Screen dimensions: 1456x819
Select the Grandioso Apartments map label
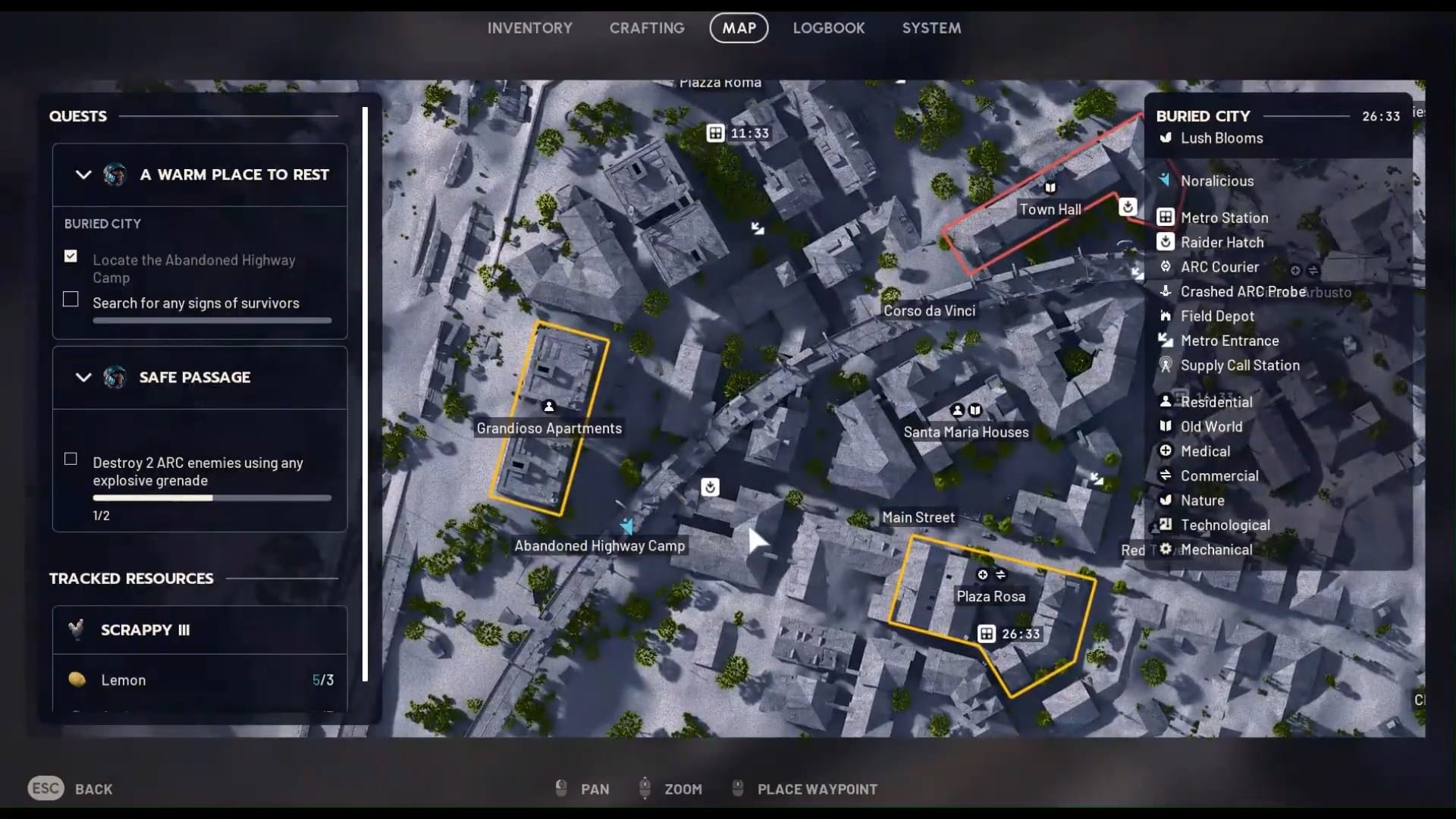(549, 428)
